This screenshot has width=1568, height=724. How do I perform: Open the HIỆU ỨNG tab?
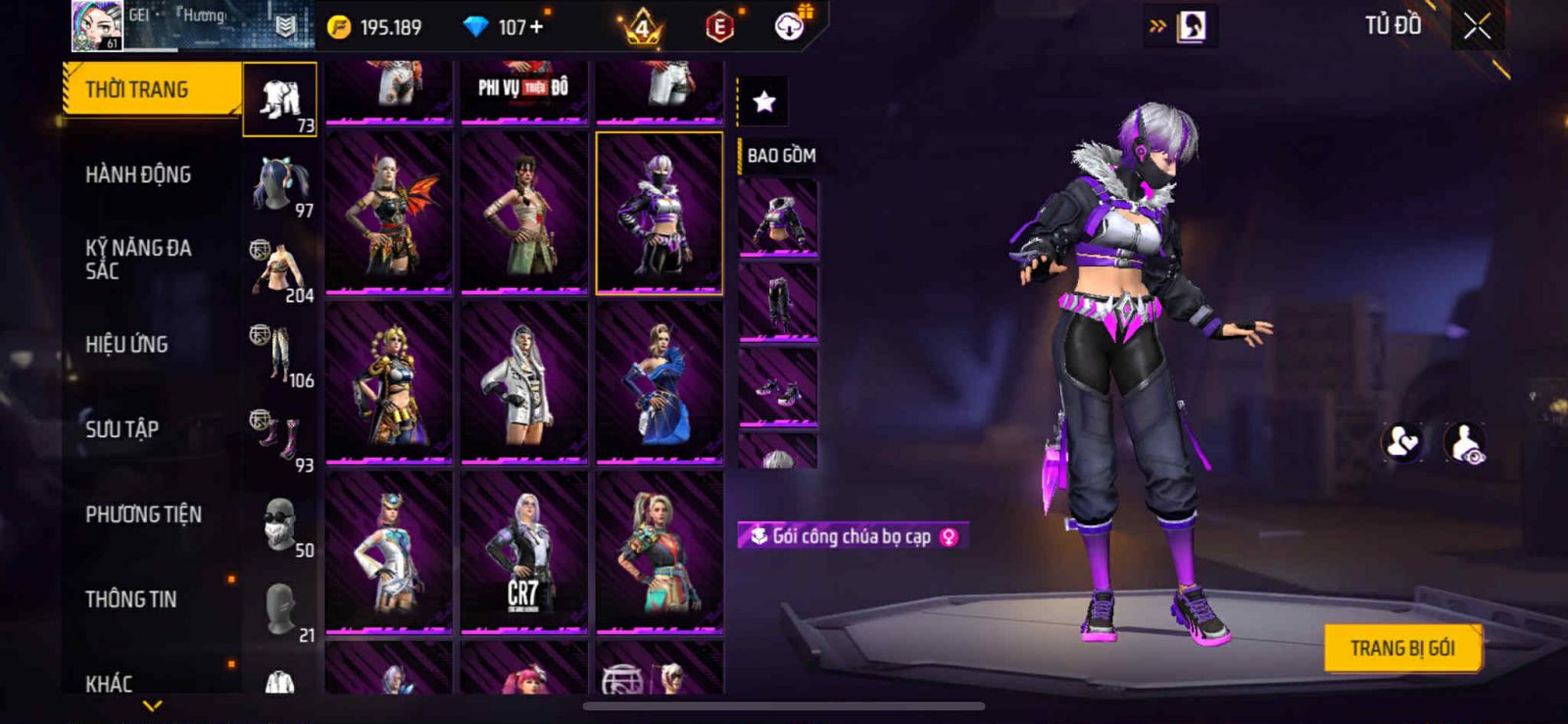pyautogui.click(x=126, y=345)
